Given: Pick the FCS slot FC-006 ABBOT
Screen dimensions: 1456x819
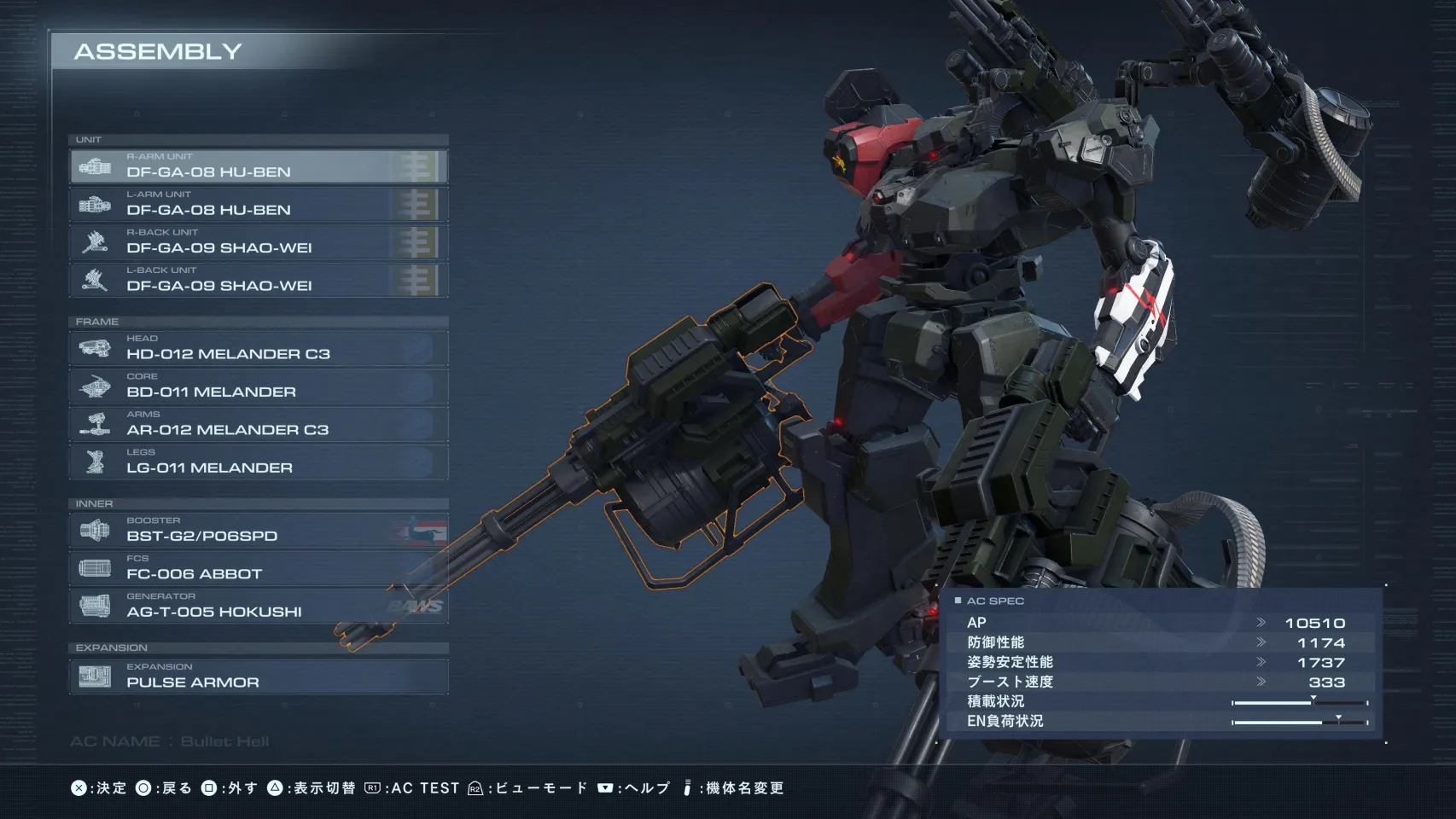Looking at the screenshot, I should pos(259,569).
